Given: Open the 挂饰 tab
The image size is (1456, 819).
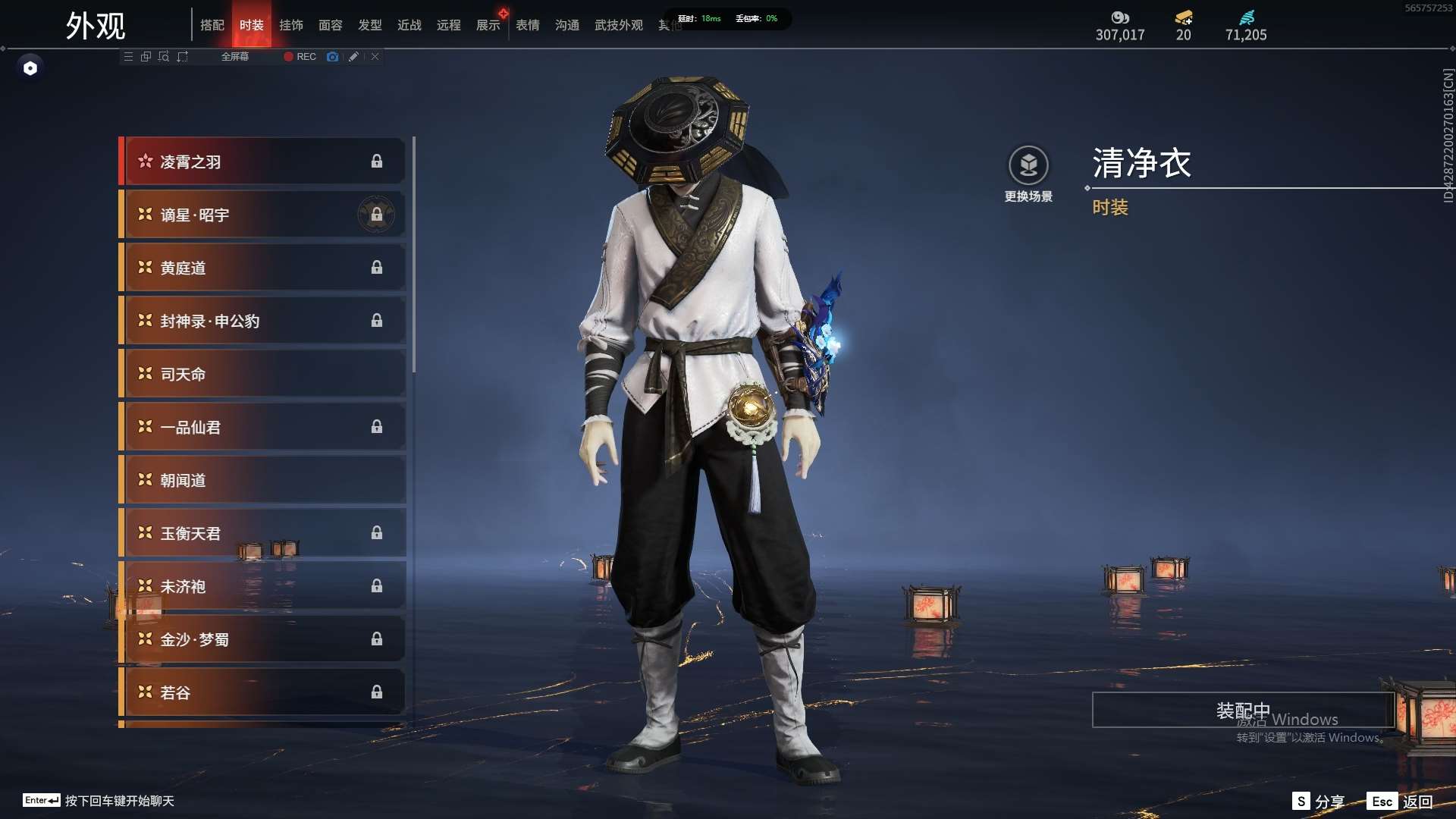Looking at the screenshot, I should pyautogui.click(x=291, y=25).
